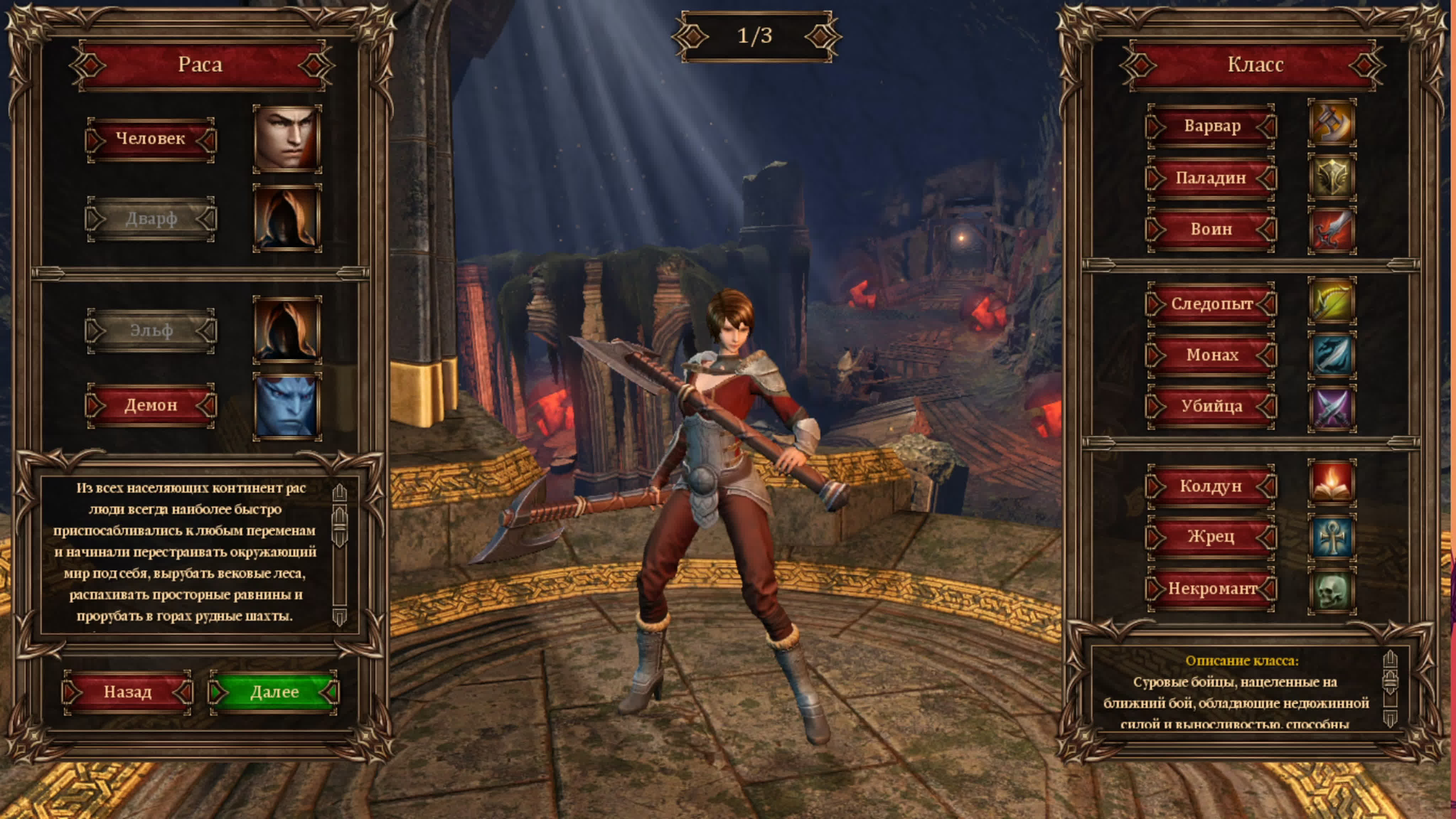Continue with the green Далее button
The height and width of the screenshot is (819, 1456).
pyautogui.click(x=274, y=692)
